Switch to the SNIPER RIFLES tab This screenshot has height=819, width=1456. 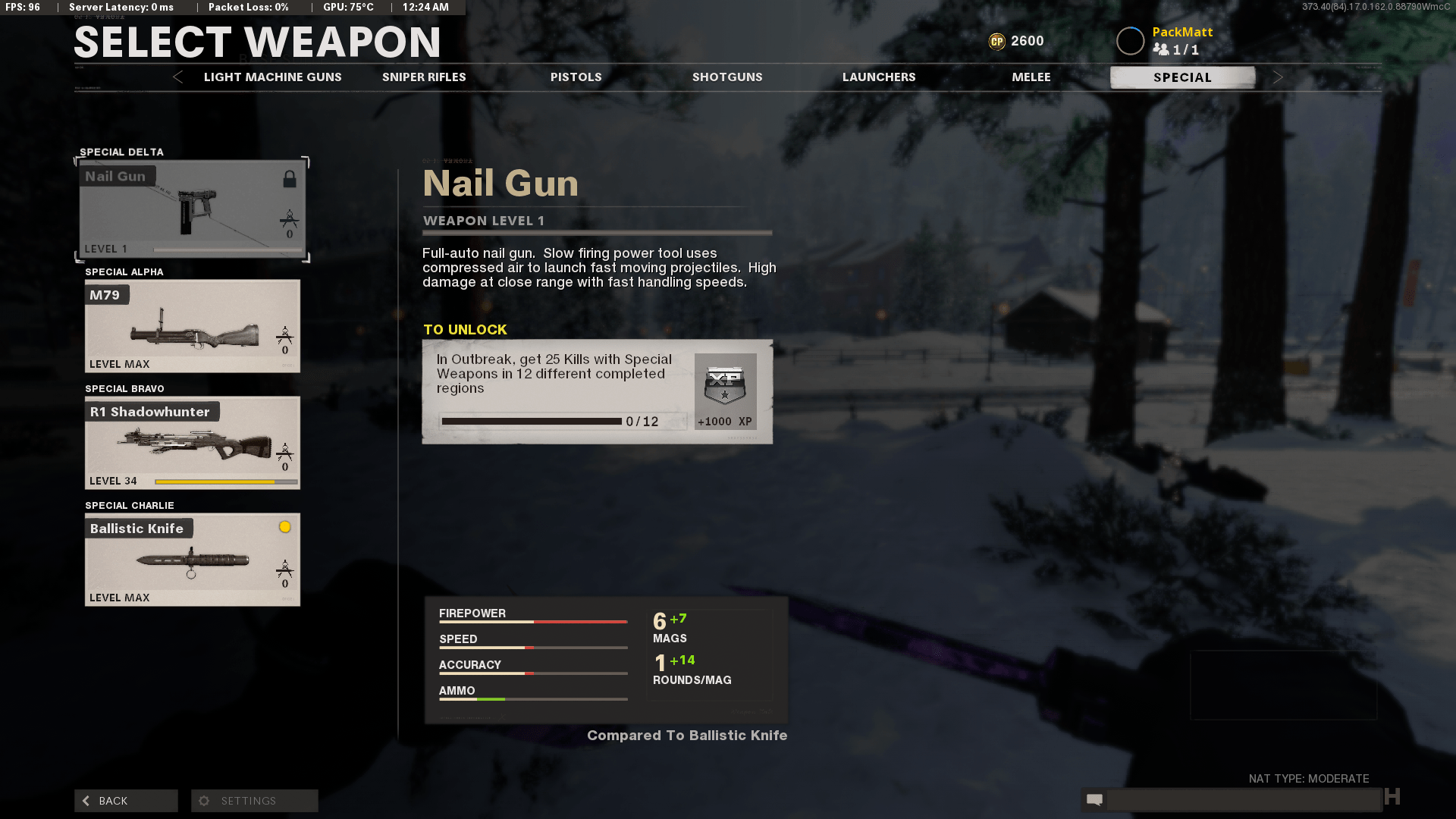click(423, 77)
